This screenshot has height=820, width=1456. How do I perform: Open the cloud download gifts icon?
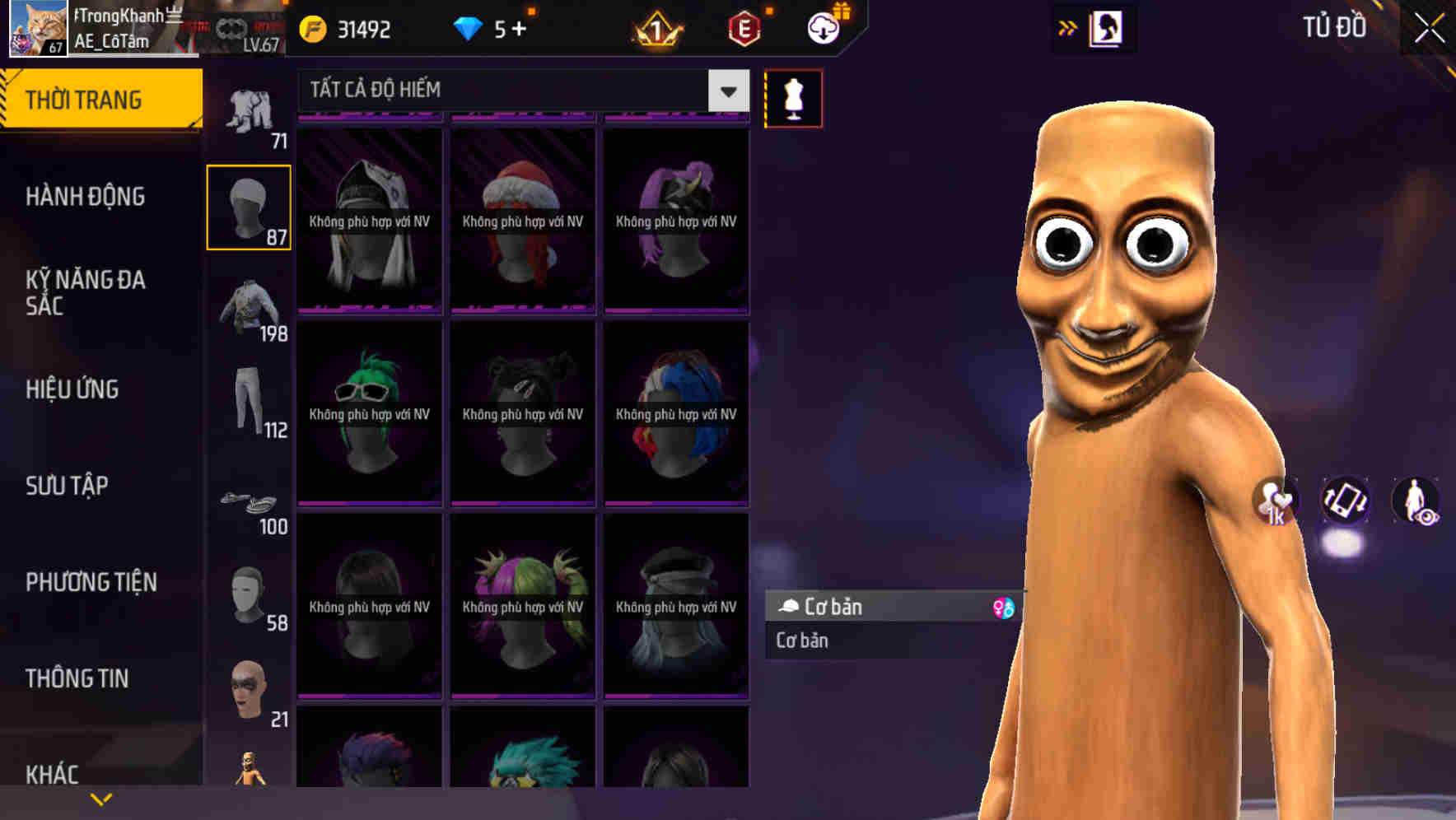(x=822, y=27)
